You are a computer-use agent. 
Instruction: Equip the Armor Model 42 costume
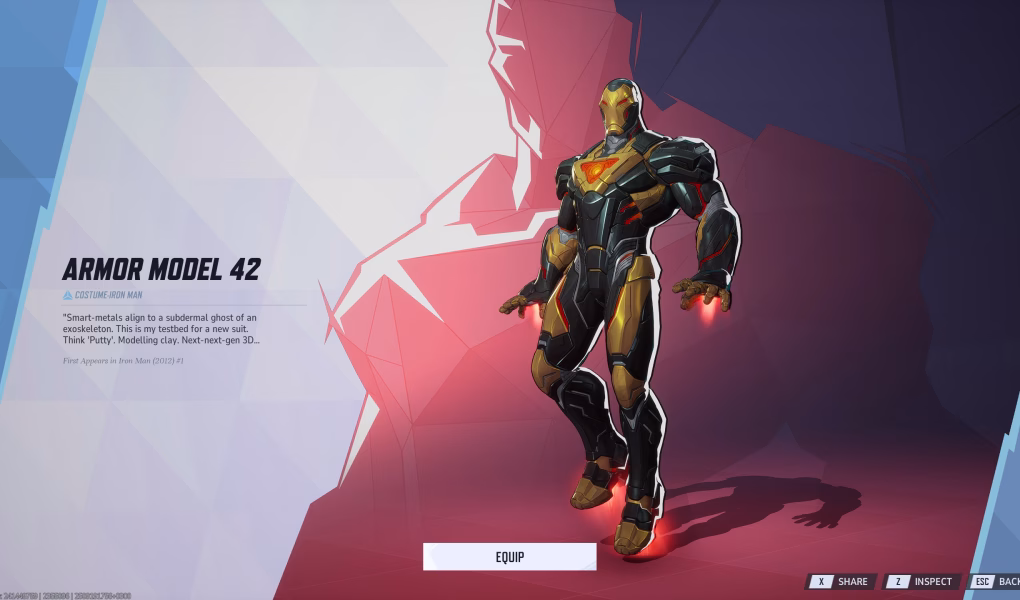509,557
